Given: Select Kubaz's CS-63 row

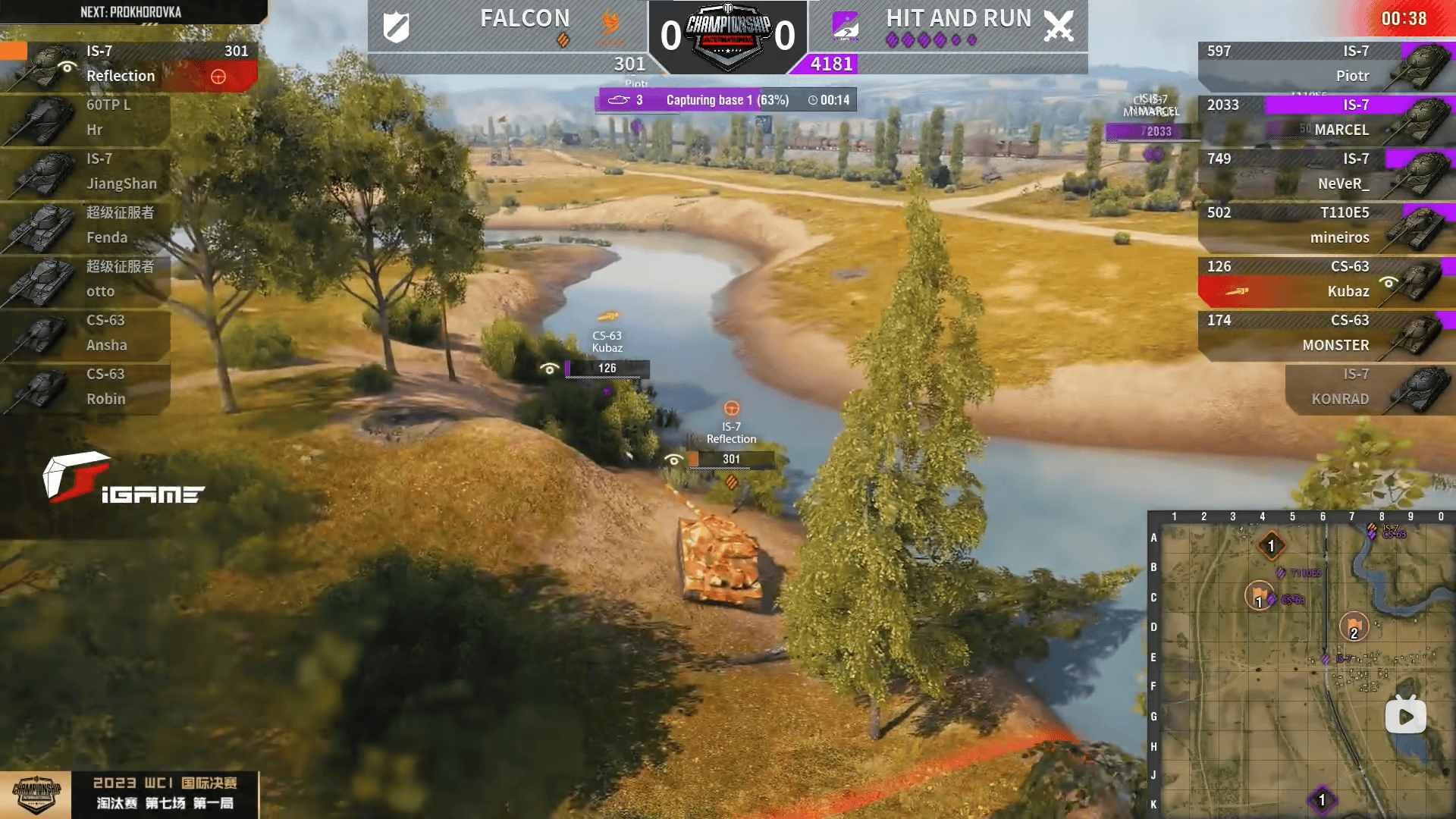Looking at the screenshot, I should coord(1323,279).
